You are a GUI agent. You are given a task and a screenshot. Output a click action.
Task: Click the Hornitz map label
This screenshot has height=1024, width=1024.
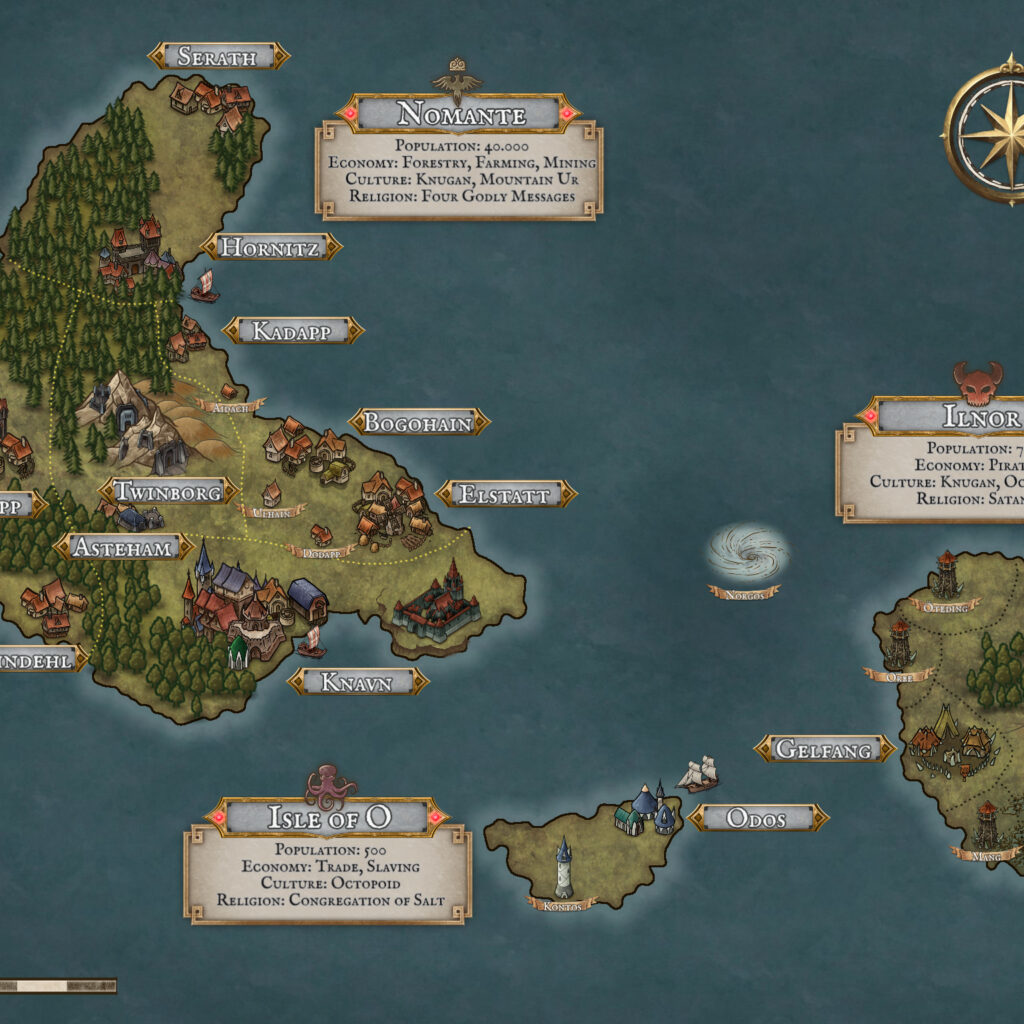click(x=272, y=247)
